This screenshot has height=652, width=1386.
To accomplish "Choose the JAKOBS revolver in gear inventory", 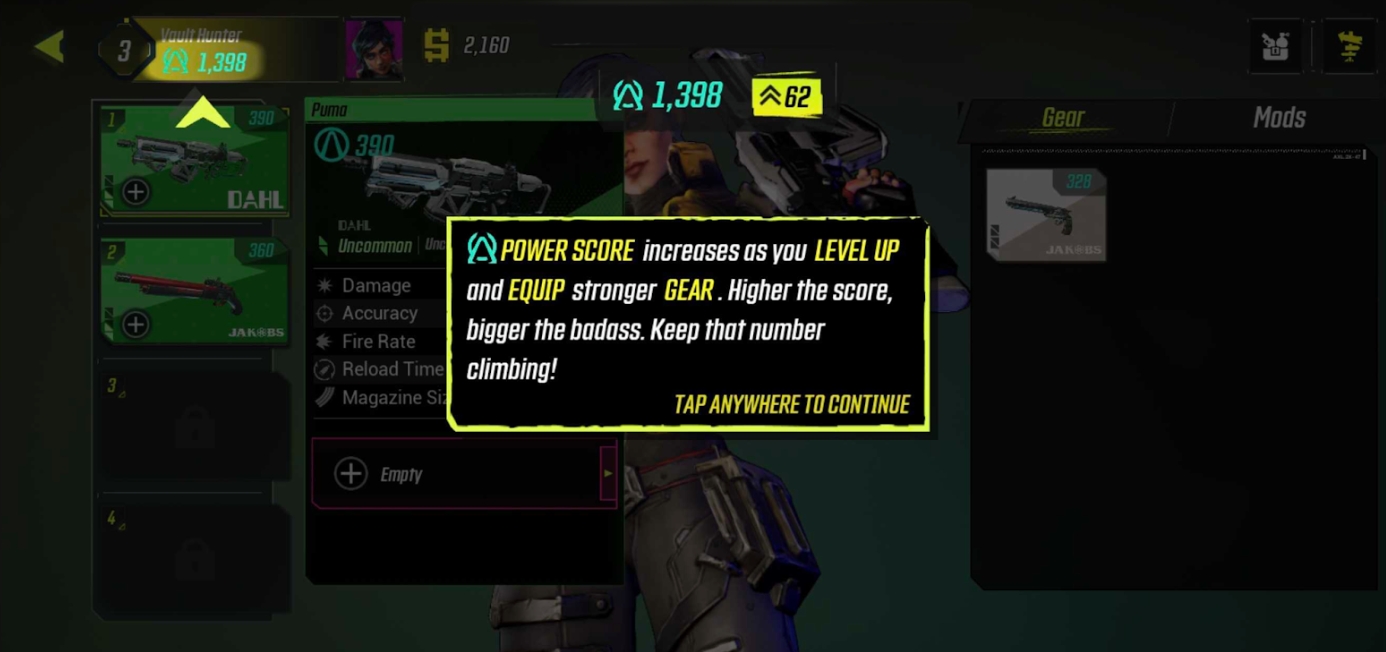I will (x=1046, y=214).
